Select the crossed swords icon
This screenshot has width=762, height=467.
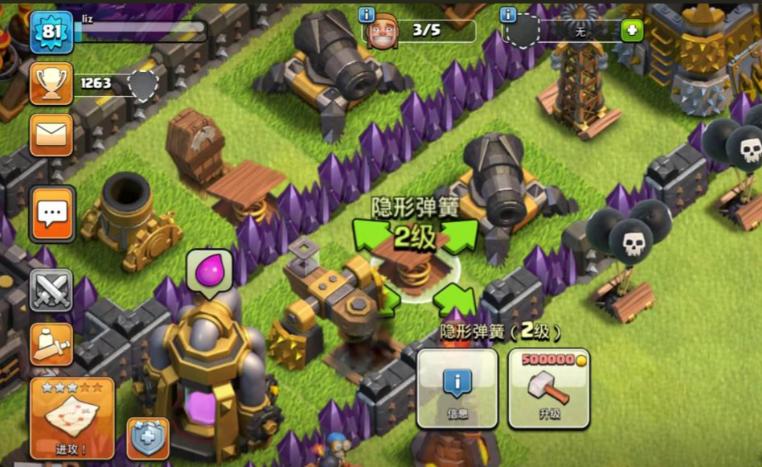coord(51,291)
